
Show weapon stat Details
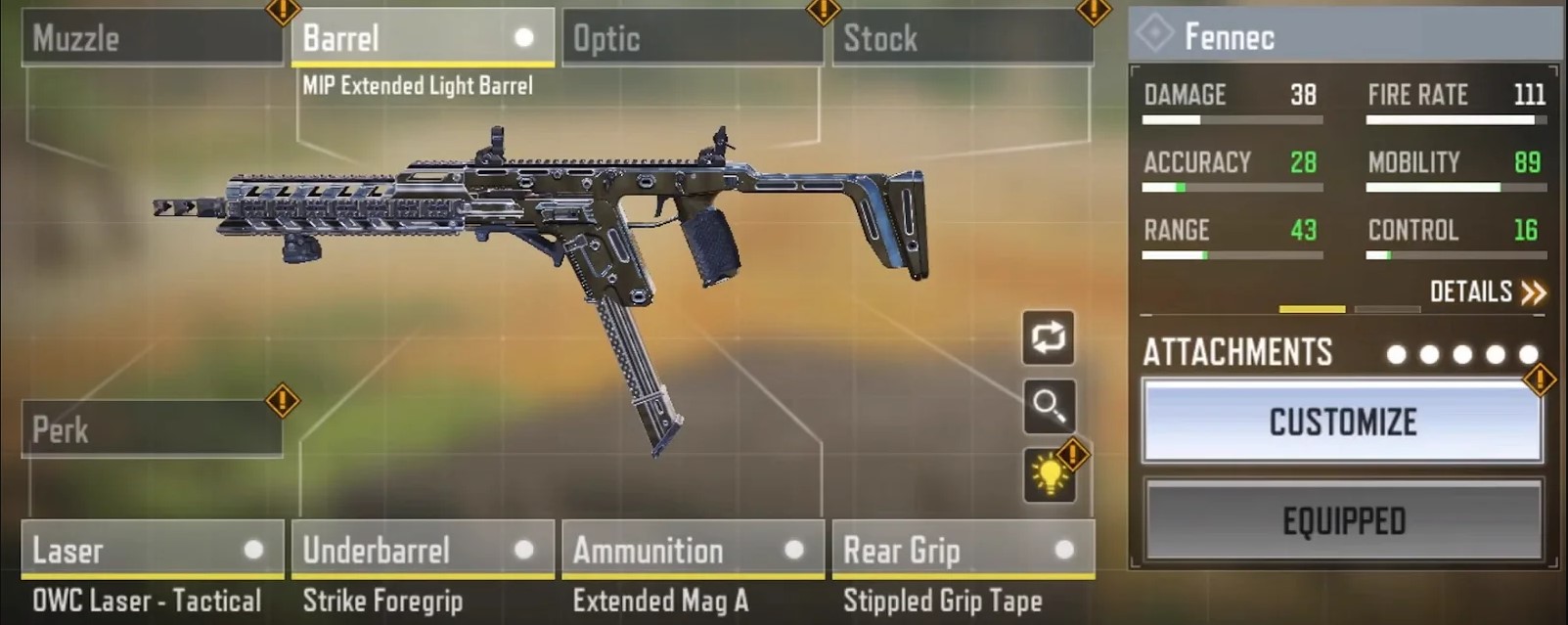coord(1487,291)
